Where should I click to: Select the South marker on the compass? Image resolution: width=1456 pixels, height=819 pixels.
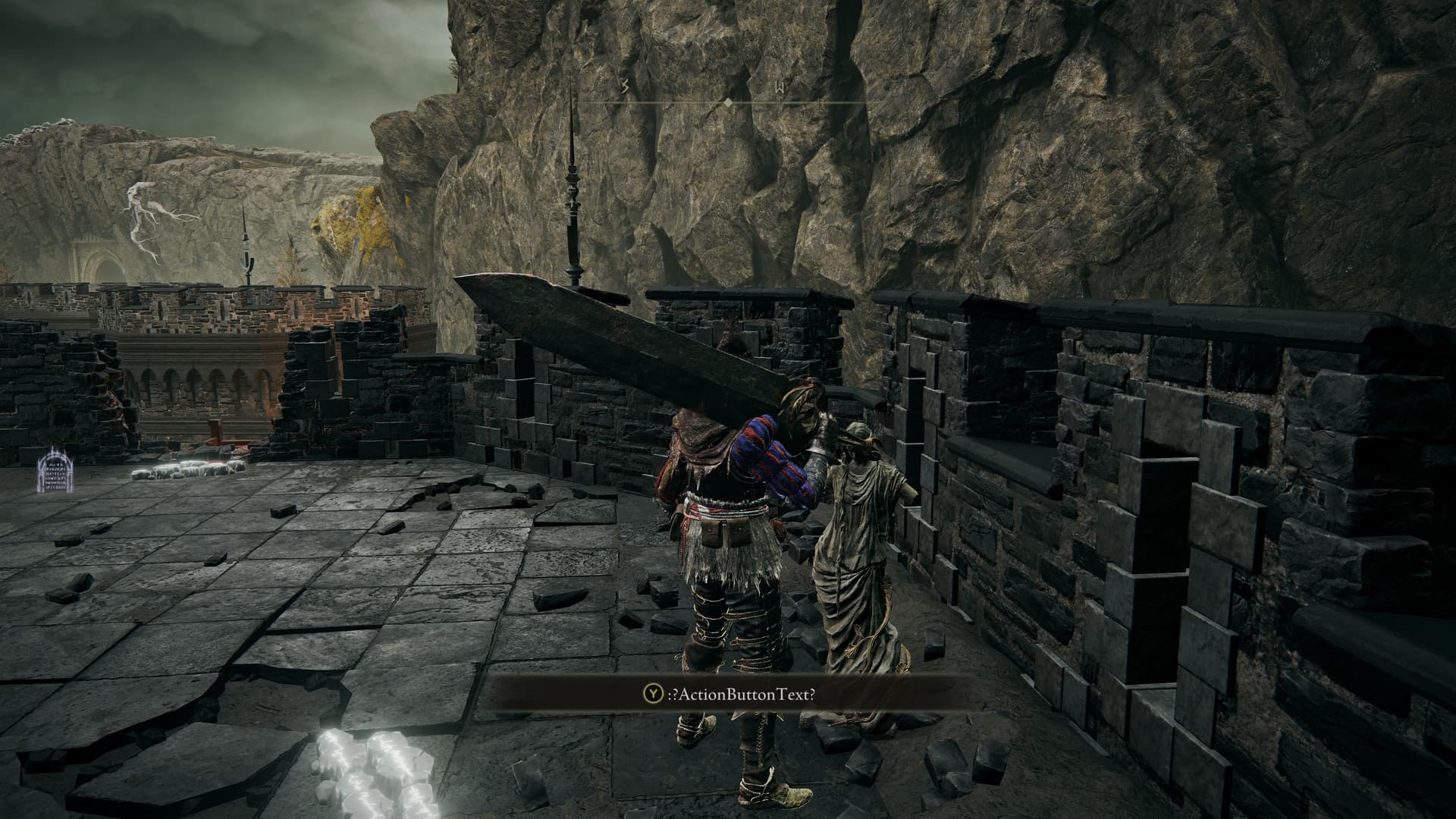(625, 88)
